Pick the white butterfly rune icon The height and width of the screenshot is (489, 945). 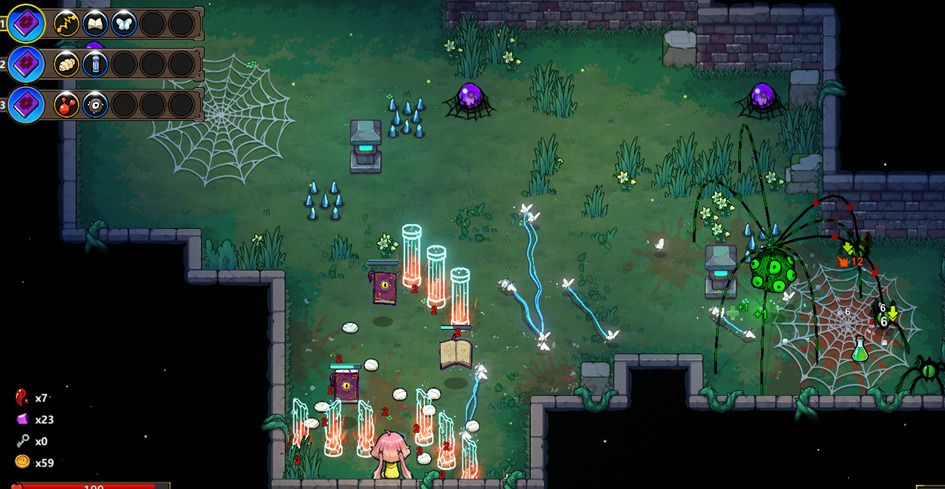click(x=124, y=23)
